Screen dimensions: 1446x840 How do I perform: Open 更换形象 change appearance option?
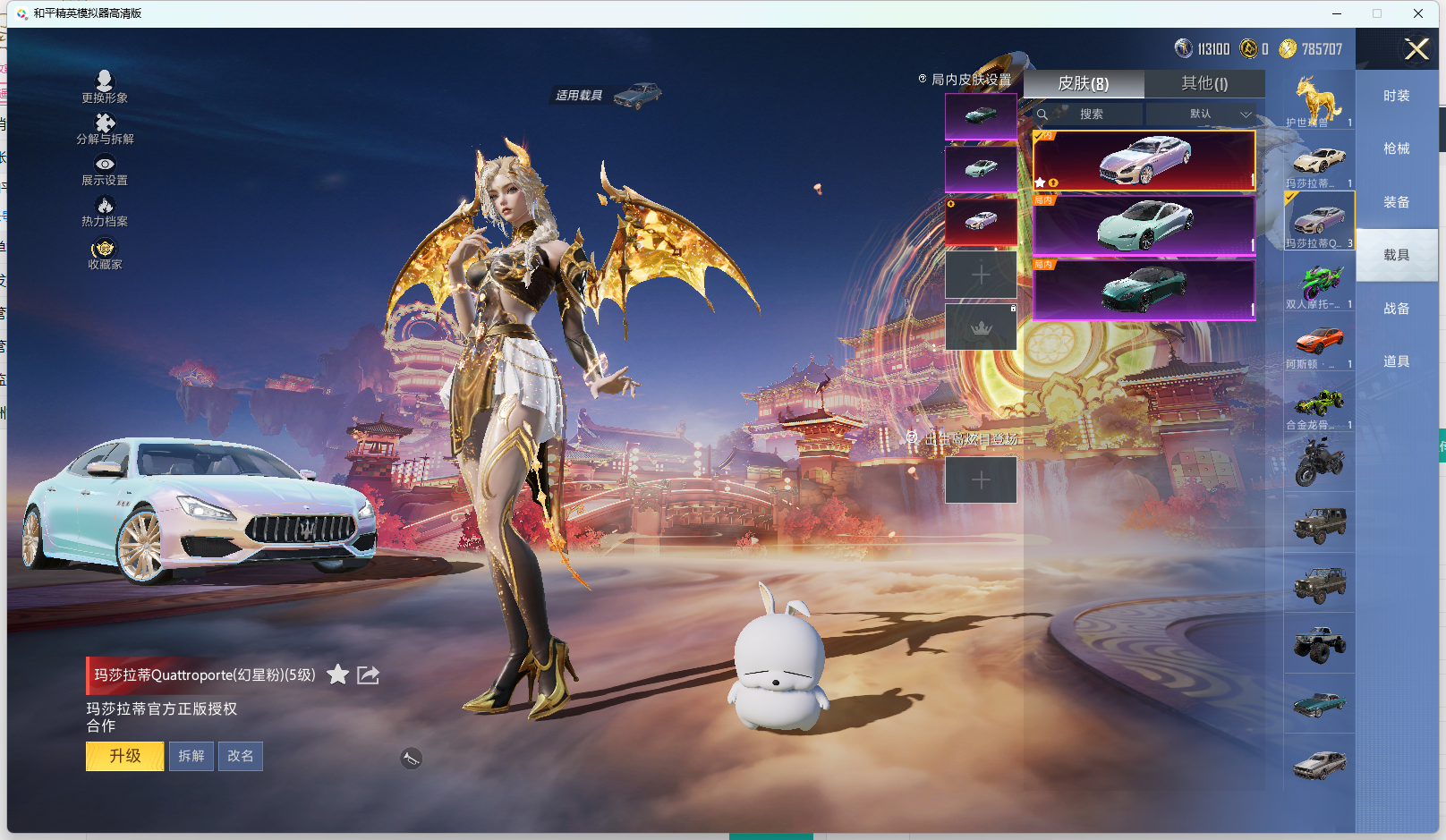pos(105,87)
